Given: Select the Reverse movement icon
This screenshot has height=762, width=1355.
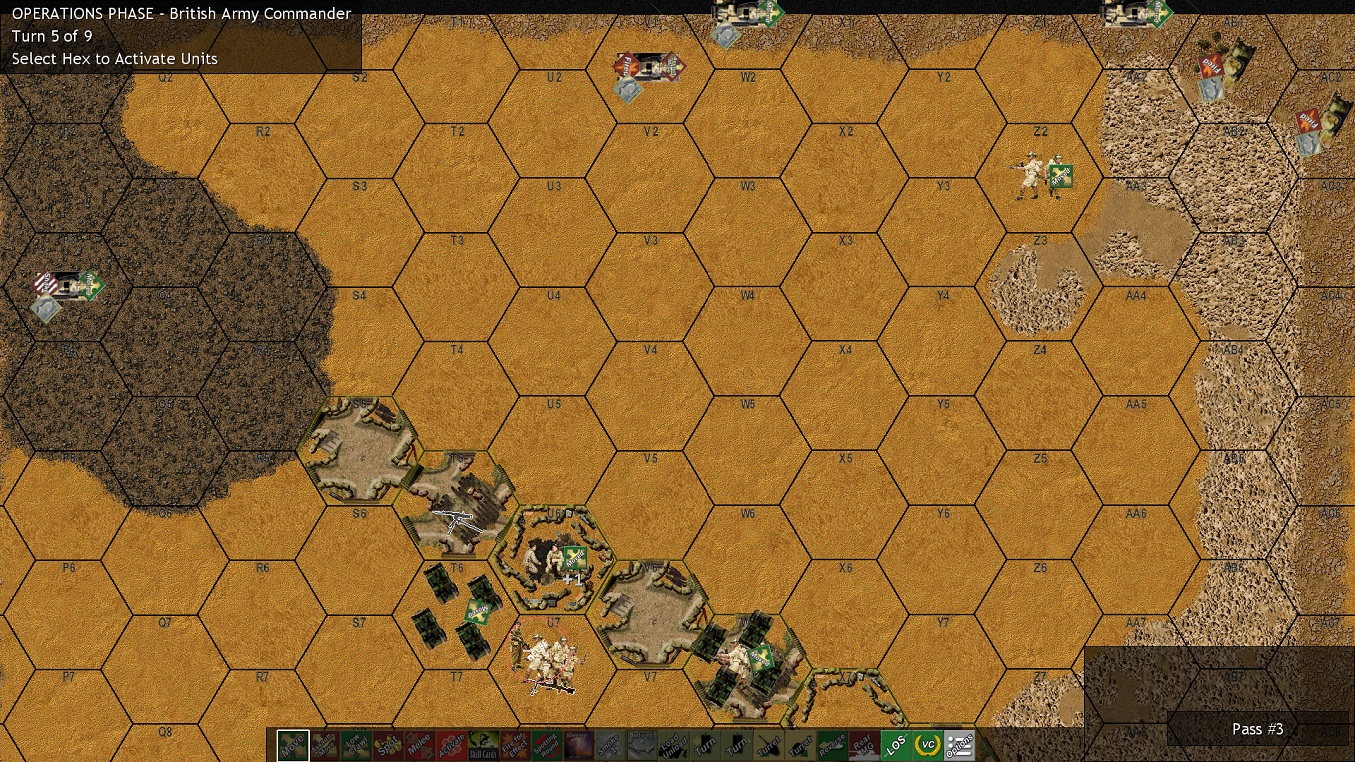Looking at the screenshot, I should (830, 744).
